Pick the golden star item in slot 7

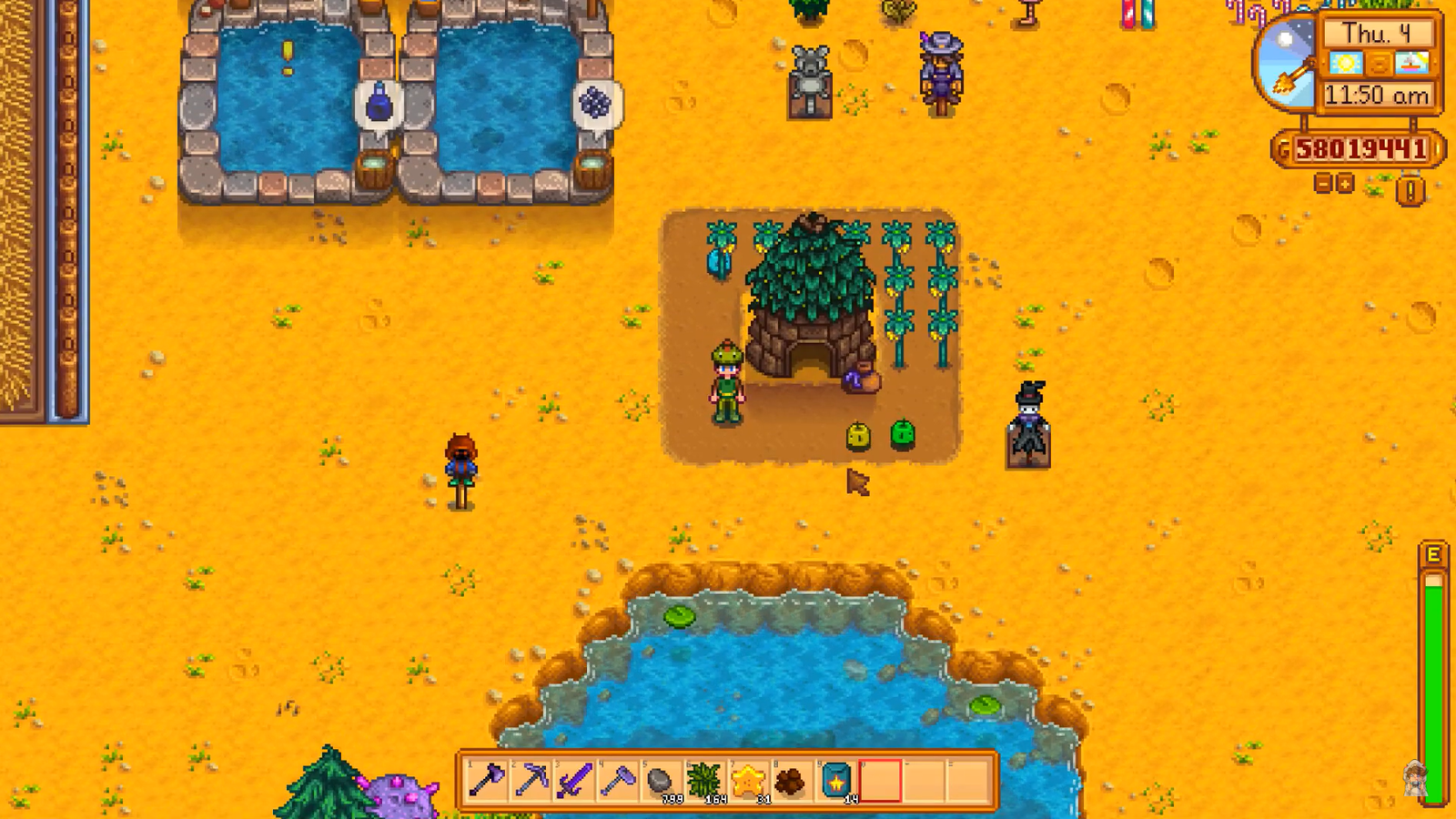tap(747, 779)
